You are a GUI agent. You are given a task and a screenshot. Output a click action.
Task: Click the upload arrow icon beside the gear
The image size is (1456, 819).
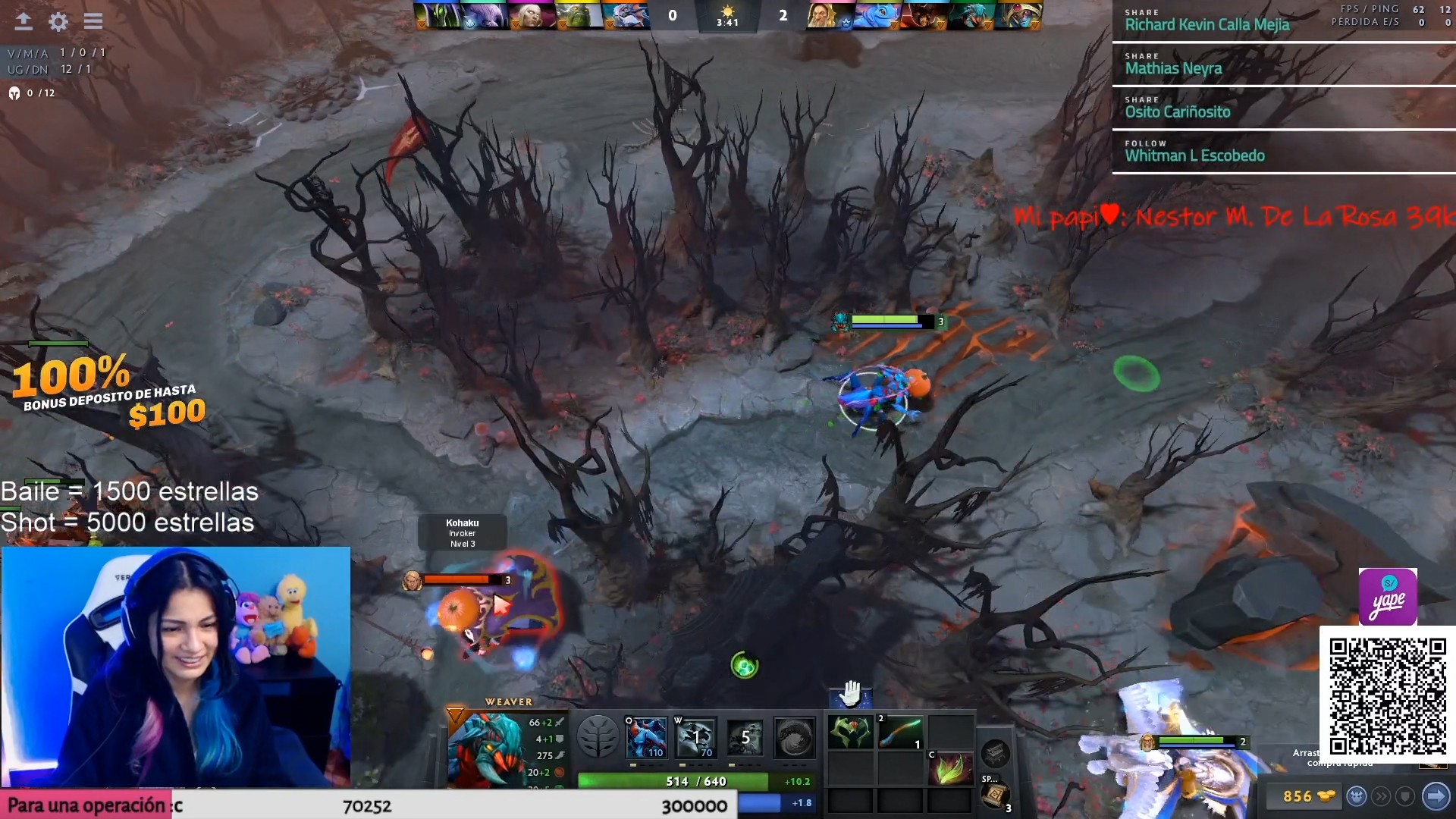click(24, 21)
